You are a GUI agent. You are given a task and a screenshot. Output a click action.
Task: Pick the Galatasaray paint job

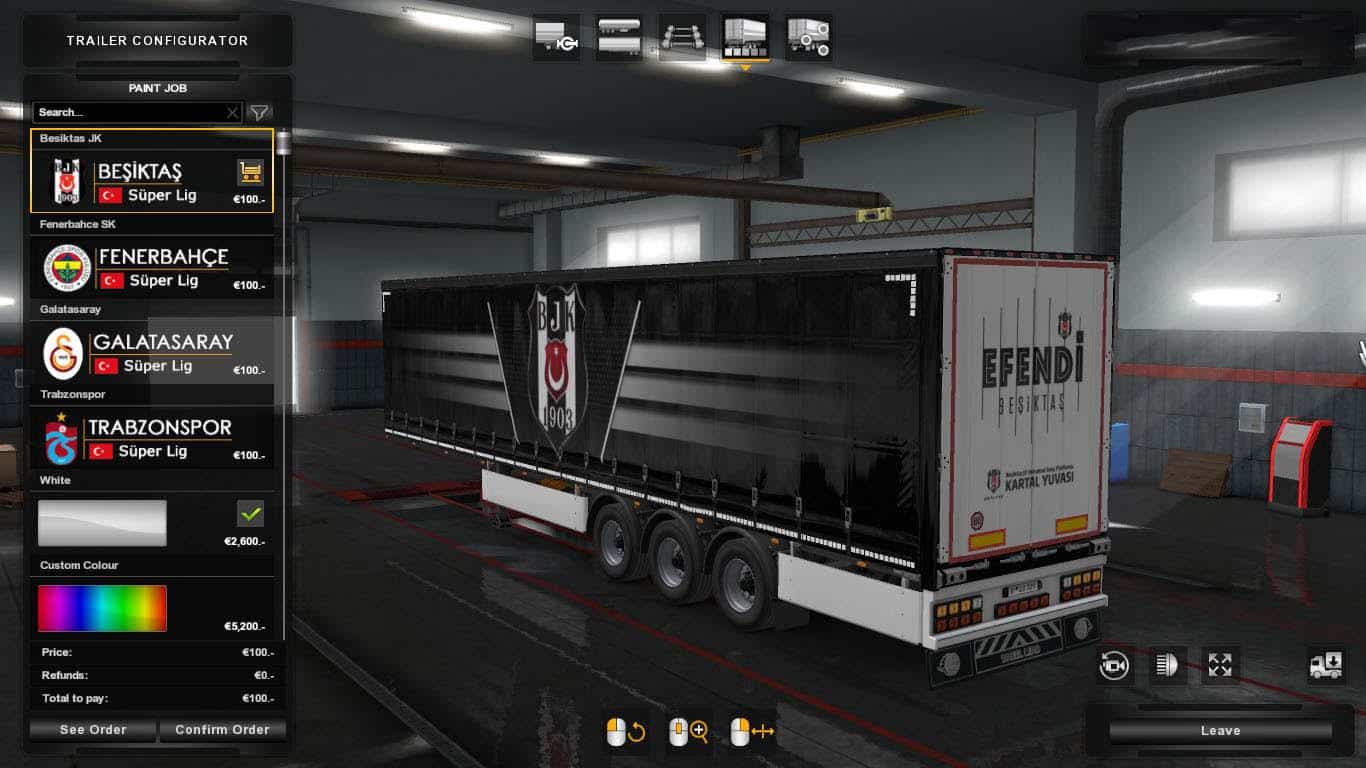(x=150, y=353)
